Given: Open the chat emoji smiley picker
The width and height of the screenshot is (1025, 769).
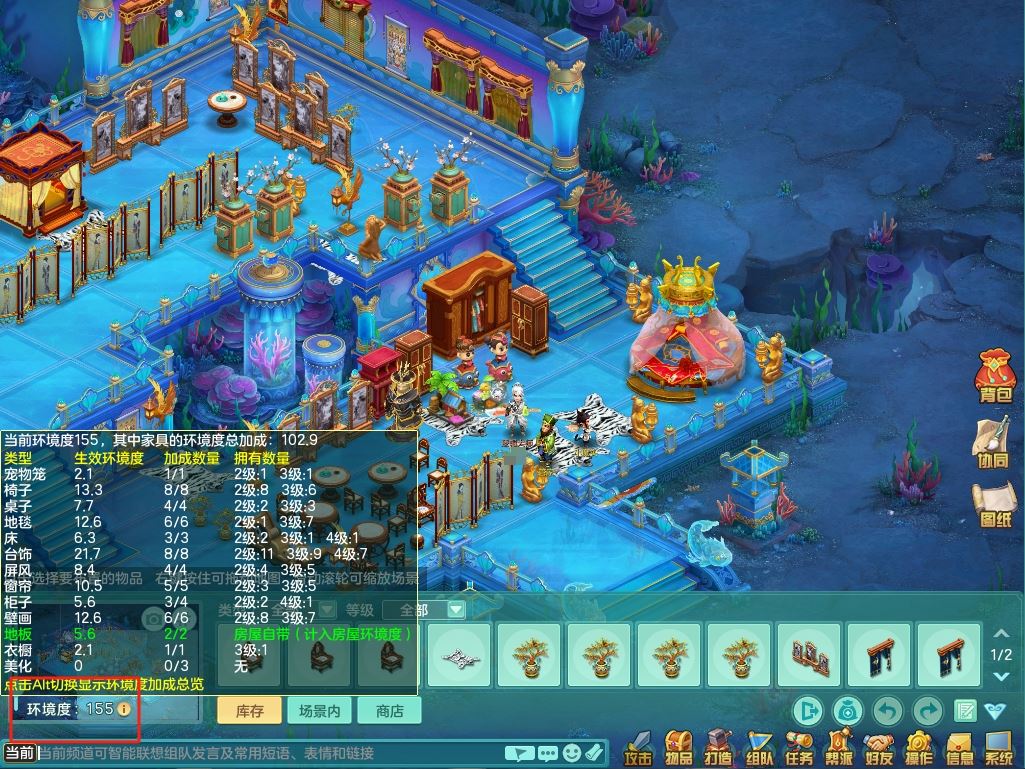Looking at the screenshot, I should coord(572,753).
